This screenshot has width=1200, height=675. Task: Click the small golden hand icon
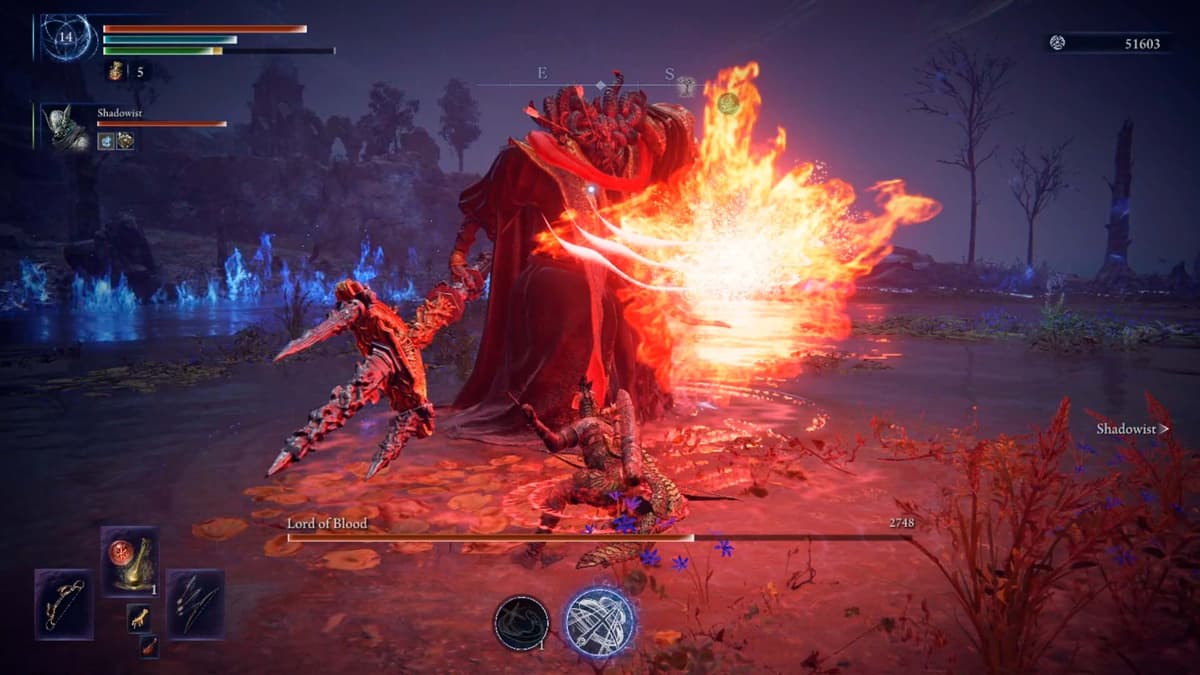click(x=139, y=618)
